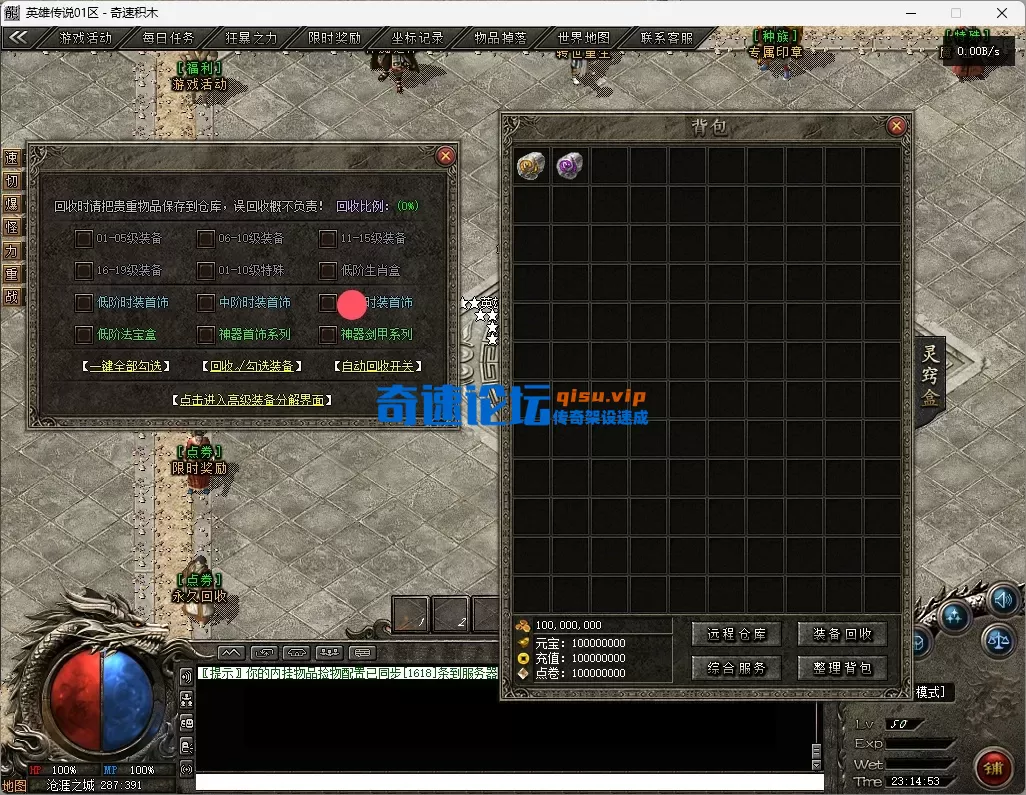Open 联系客服 customer service
Viewport: 1026px width, 795px height.
pyautogui.click(x=667, y=38)
